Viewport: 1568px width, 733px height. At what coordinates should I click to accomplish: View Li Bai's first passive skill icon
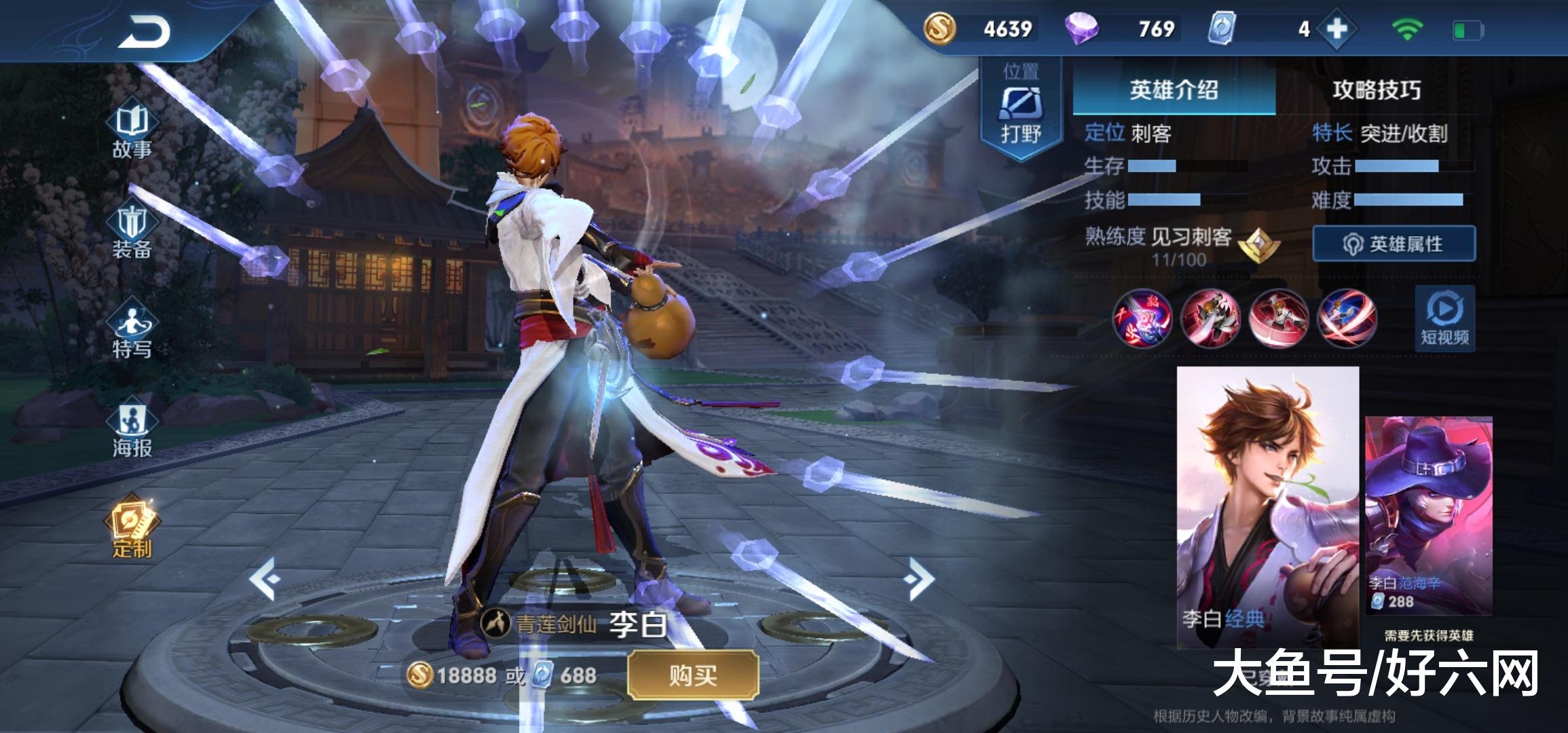pyautogui.click(x=1142, y=318)
